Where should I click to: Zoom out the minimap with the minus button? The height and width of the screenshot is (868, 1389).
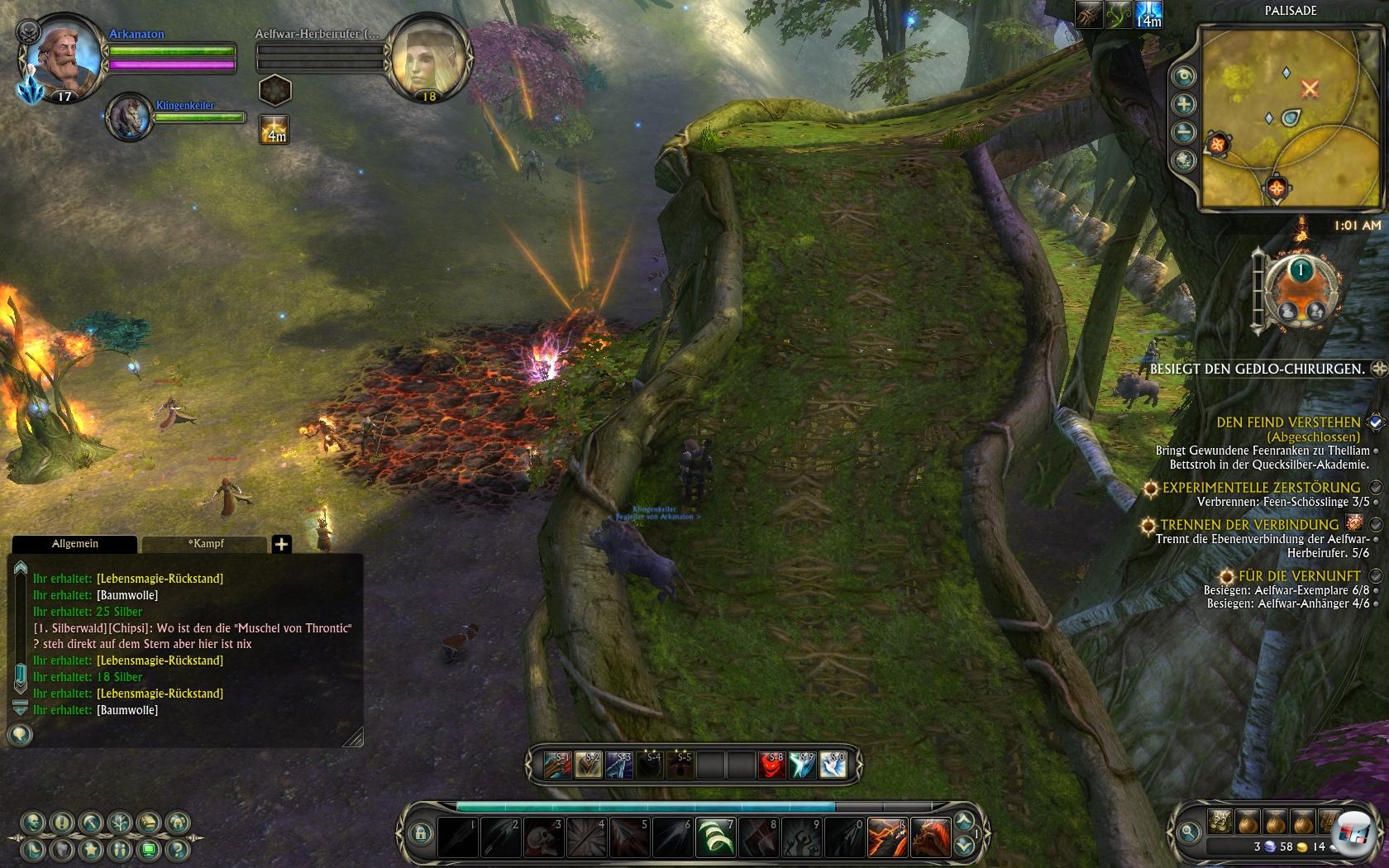pyautogui.click(x=1185, y=132)
